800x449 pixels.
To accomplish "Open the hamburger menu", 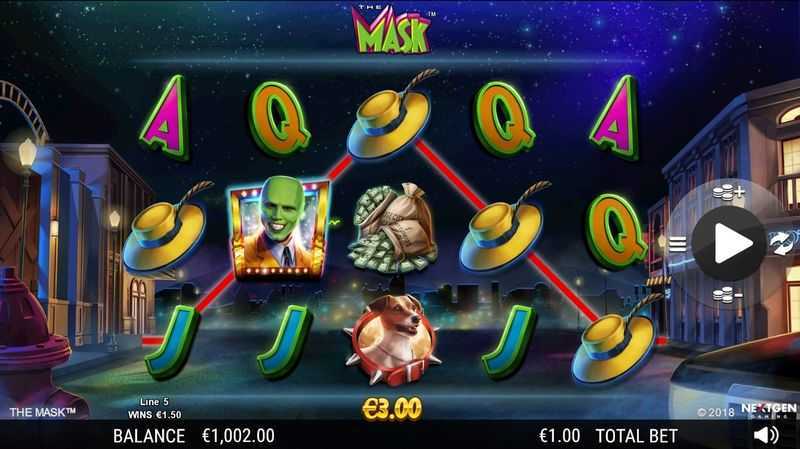I will pyautogui.click(x=677, y=243).
